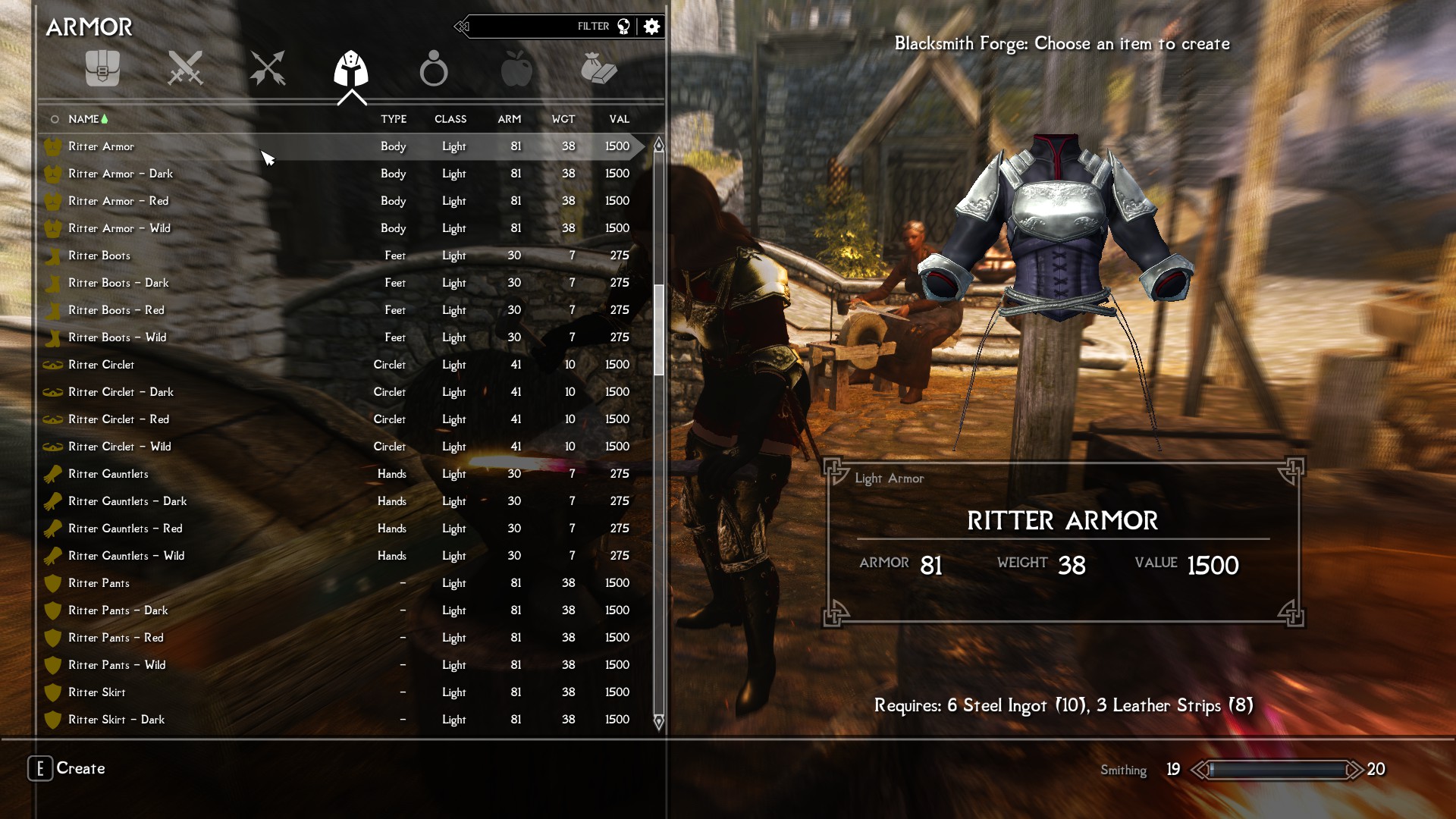
Task: Sort items by ARM column header
Action: tap(509, 119)
